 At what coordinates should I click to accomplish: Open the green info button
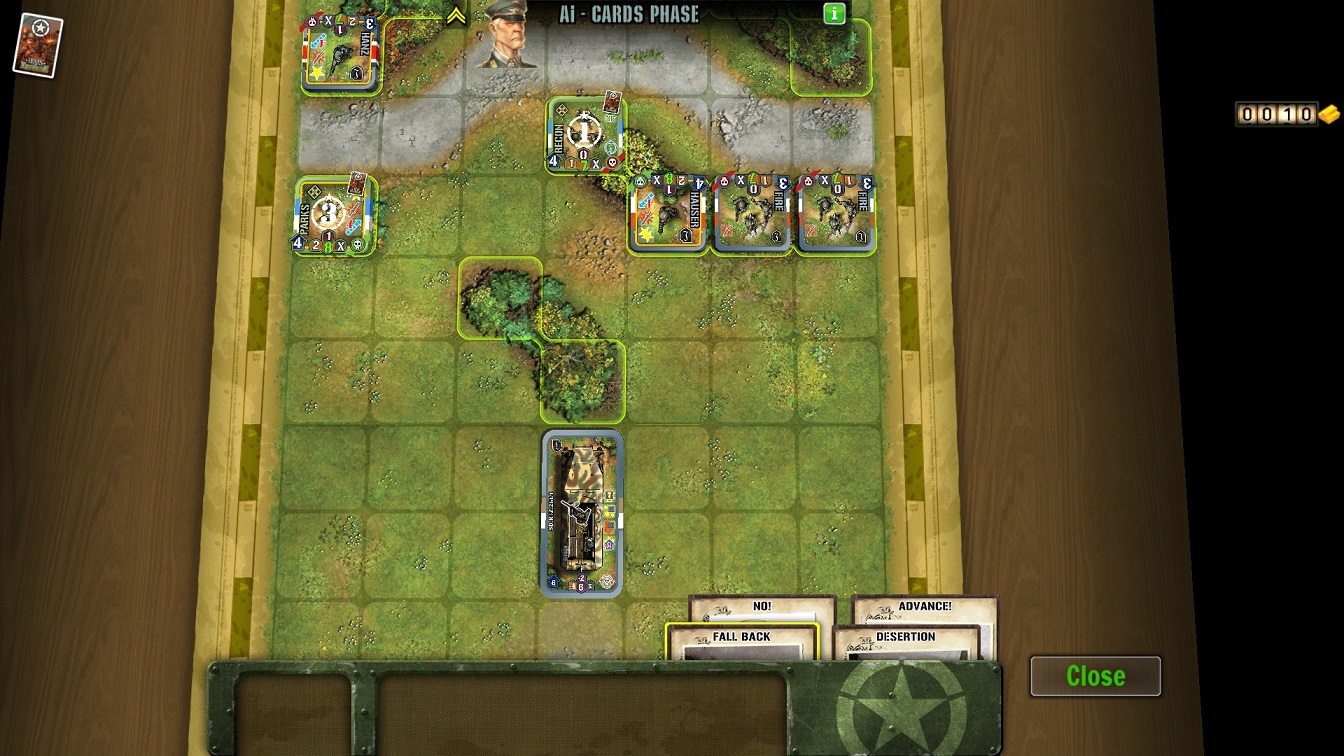point(834,14)
